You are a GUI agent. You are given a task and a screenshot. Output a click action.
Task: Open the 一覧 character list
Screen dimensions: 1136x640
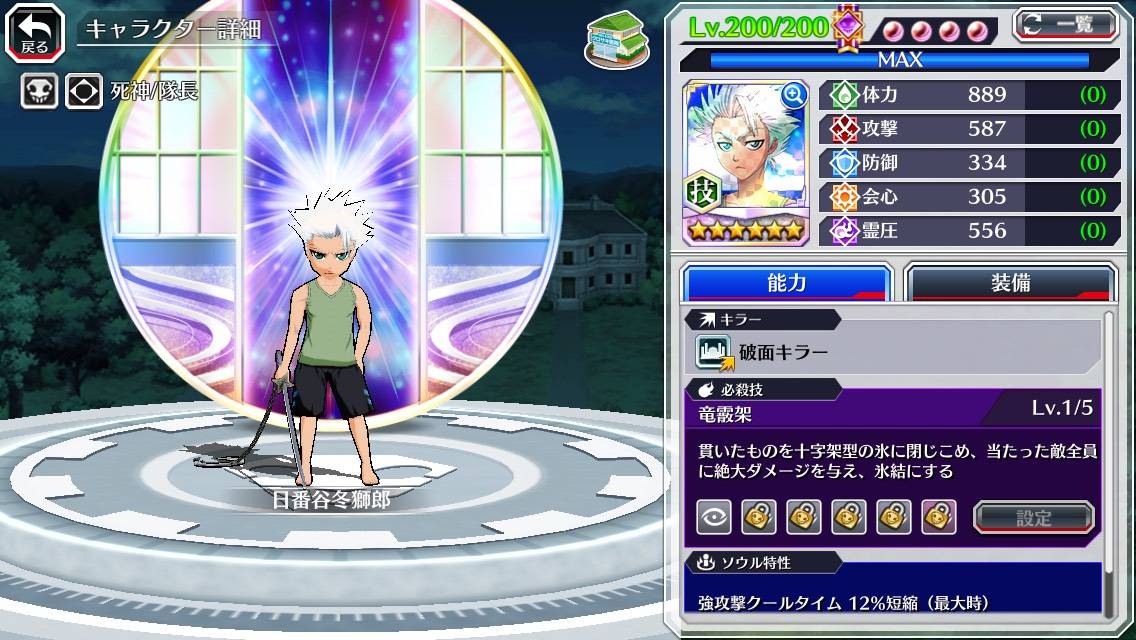coord(1066,25)
